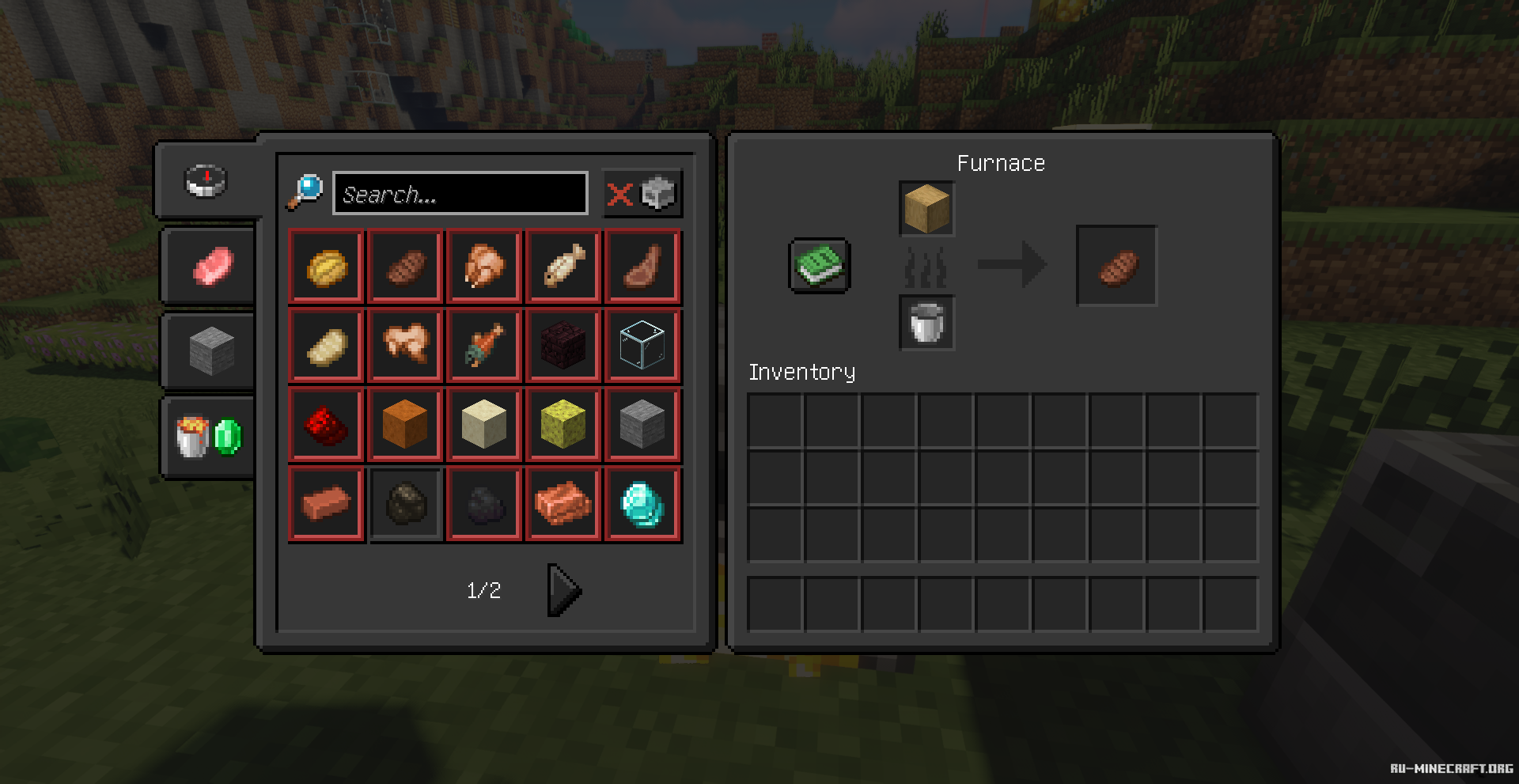Click the bucket fuel slot

(926, 323)
